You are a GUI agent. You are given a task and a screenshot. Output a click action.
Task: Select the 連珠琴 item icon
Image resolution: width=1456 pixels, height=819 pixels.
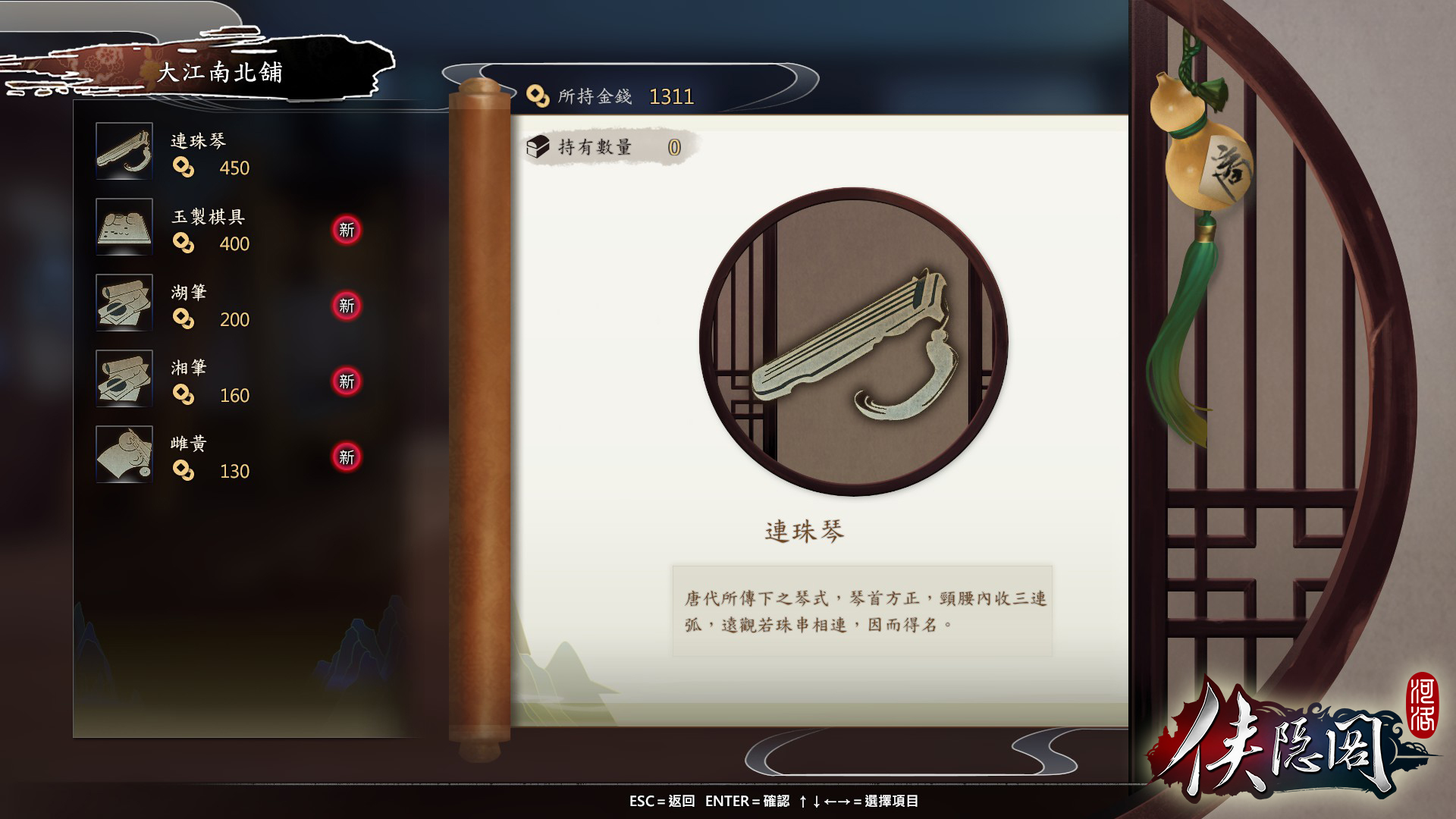click(124, 151)
